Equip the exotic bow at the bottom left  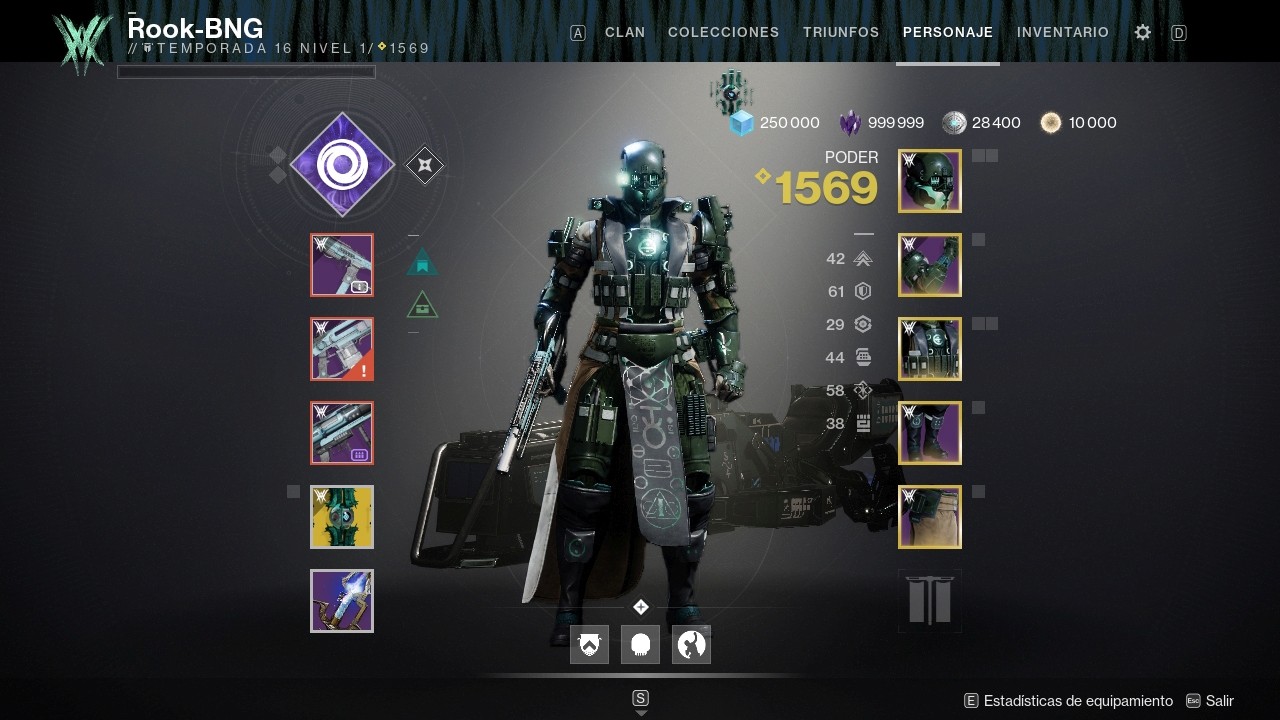[341, 601]
